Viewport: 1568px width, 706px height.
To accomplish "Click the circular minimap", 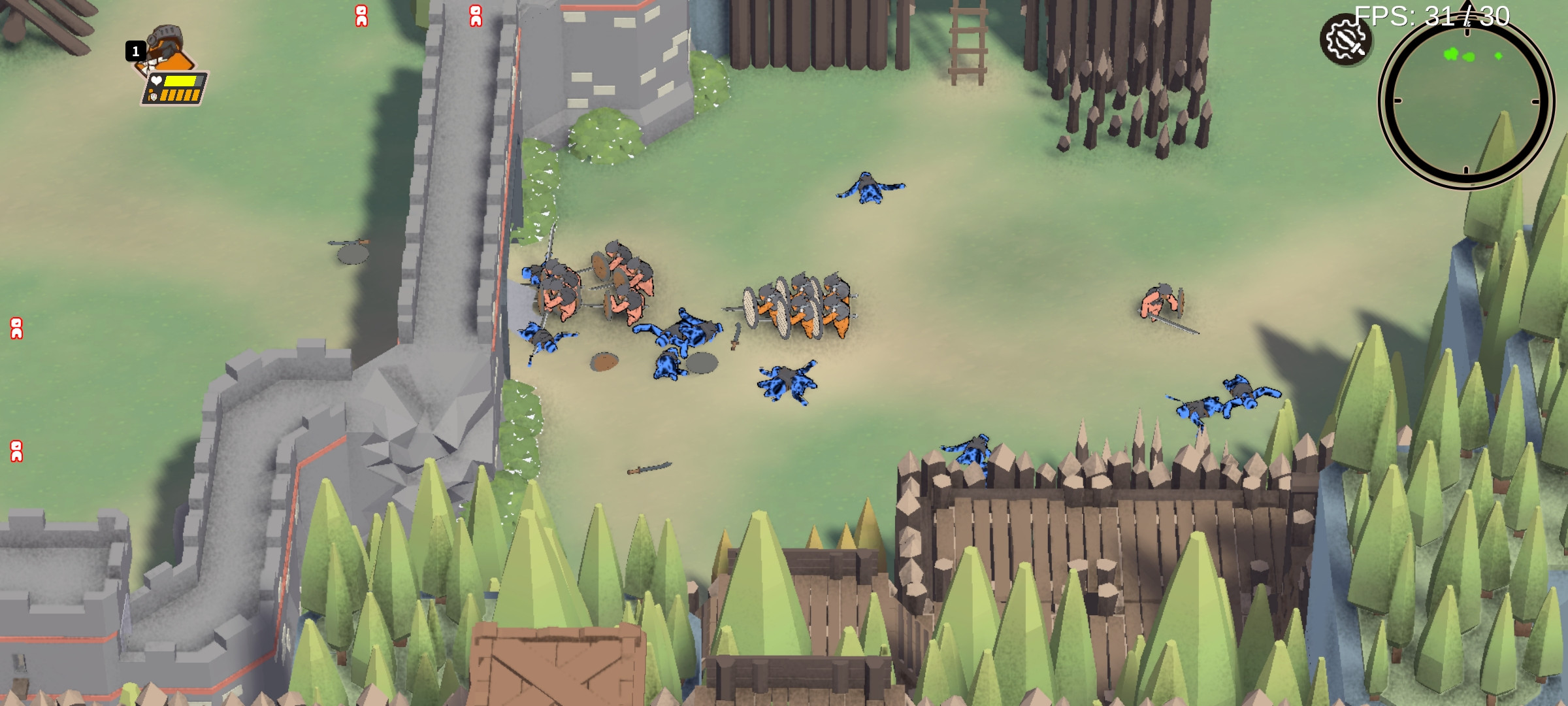I will (1465, 101).
